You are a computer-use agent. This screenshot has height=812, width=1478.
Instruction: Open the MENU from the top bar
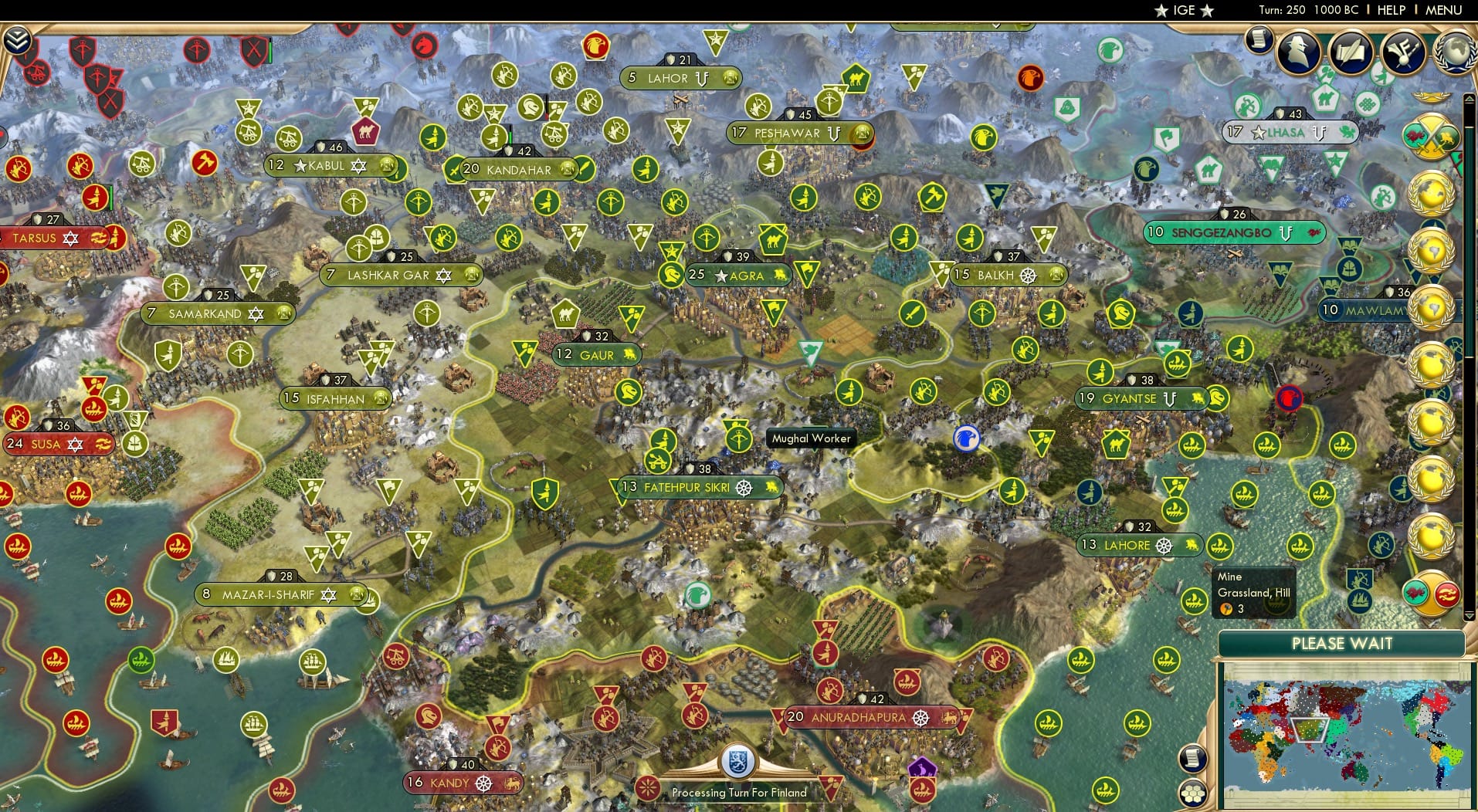1443,10
